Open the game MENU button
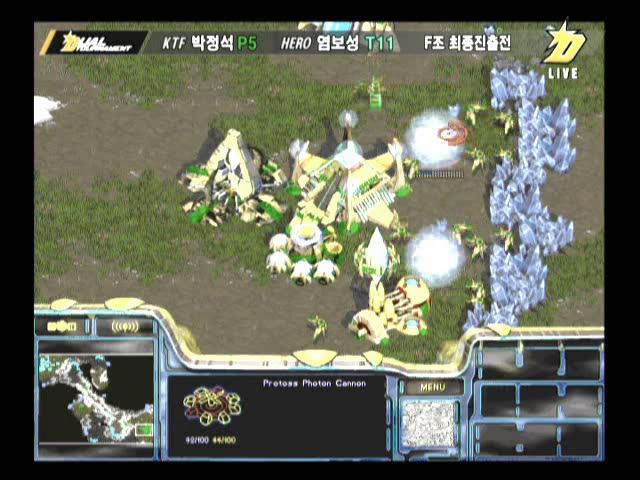The height and width of the screenshot is (480, 640). click(432, 387)
